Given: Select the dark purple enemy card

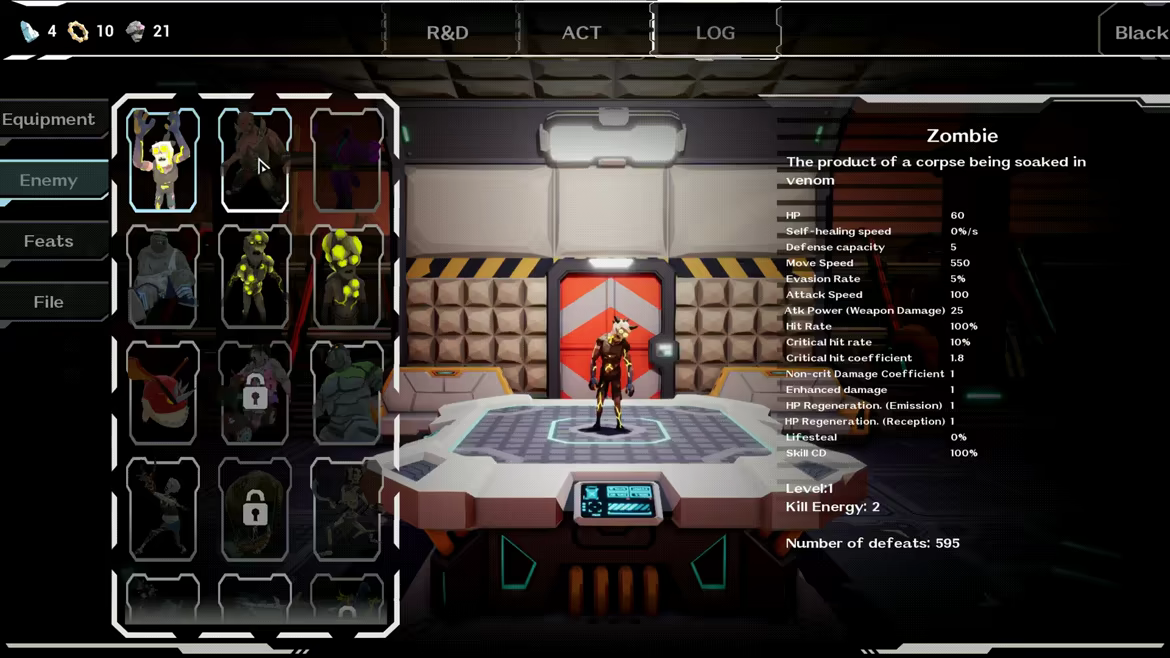Looking at the screenshot, I should (x=347, y=160).
